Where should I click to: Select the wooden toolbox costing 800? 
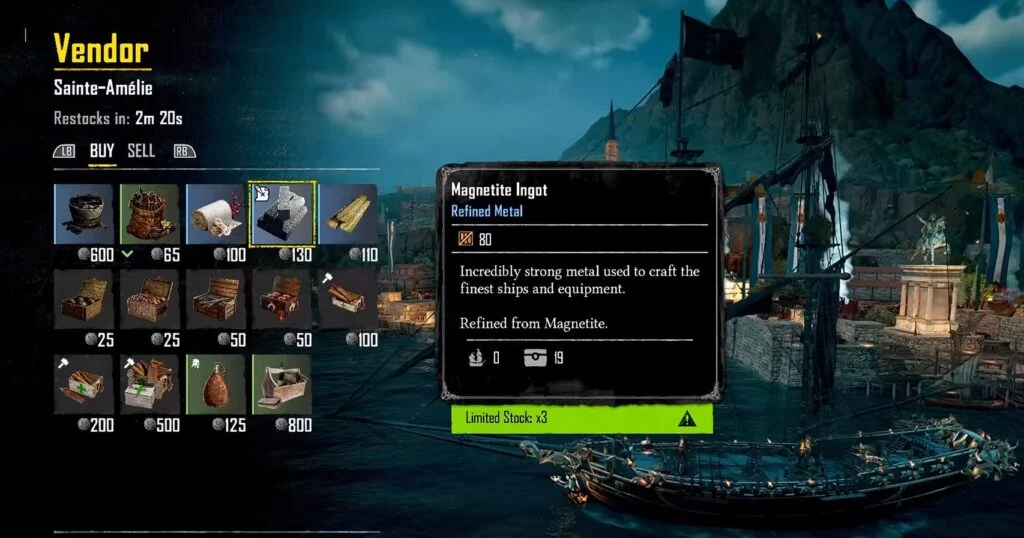pyautogui.click(x=281, y=383)
